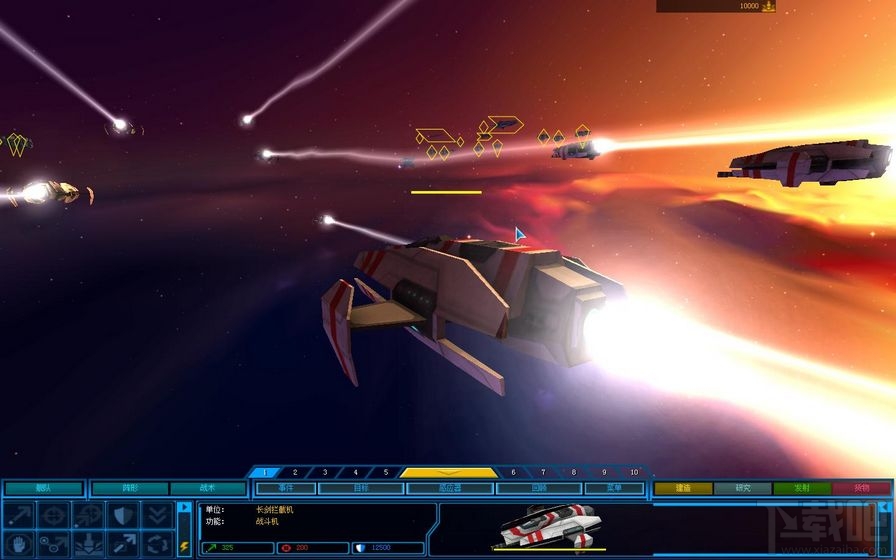The image size is (896, 560).
Task: Open the 战术 tactics menu
Action: click(x=208, y=489)
